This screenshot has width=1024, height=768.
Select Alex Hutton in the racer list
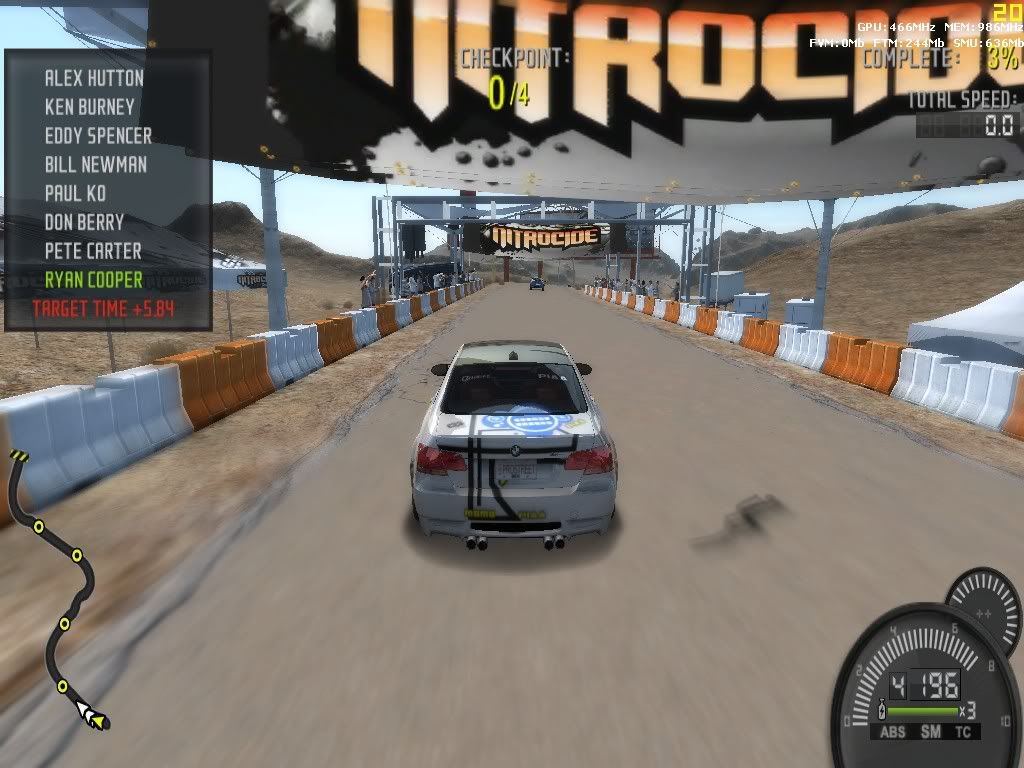94,78
